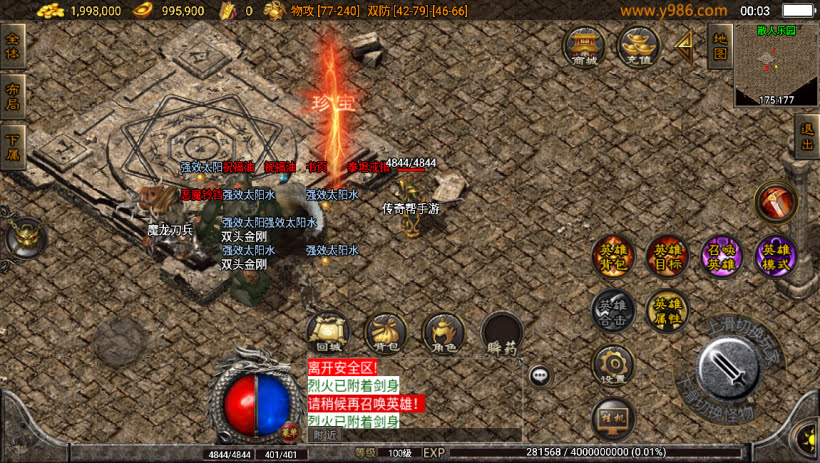Open the chat speech bubble

[540, 376]
